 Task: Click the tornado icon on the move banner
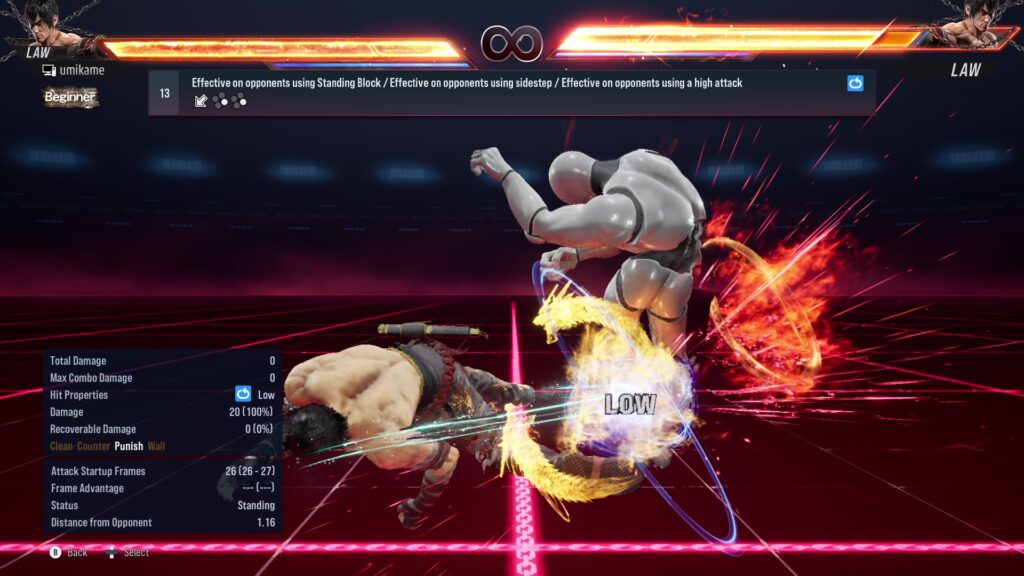(855, 84)
